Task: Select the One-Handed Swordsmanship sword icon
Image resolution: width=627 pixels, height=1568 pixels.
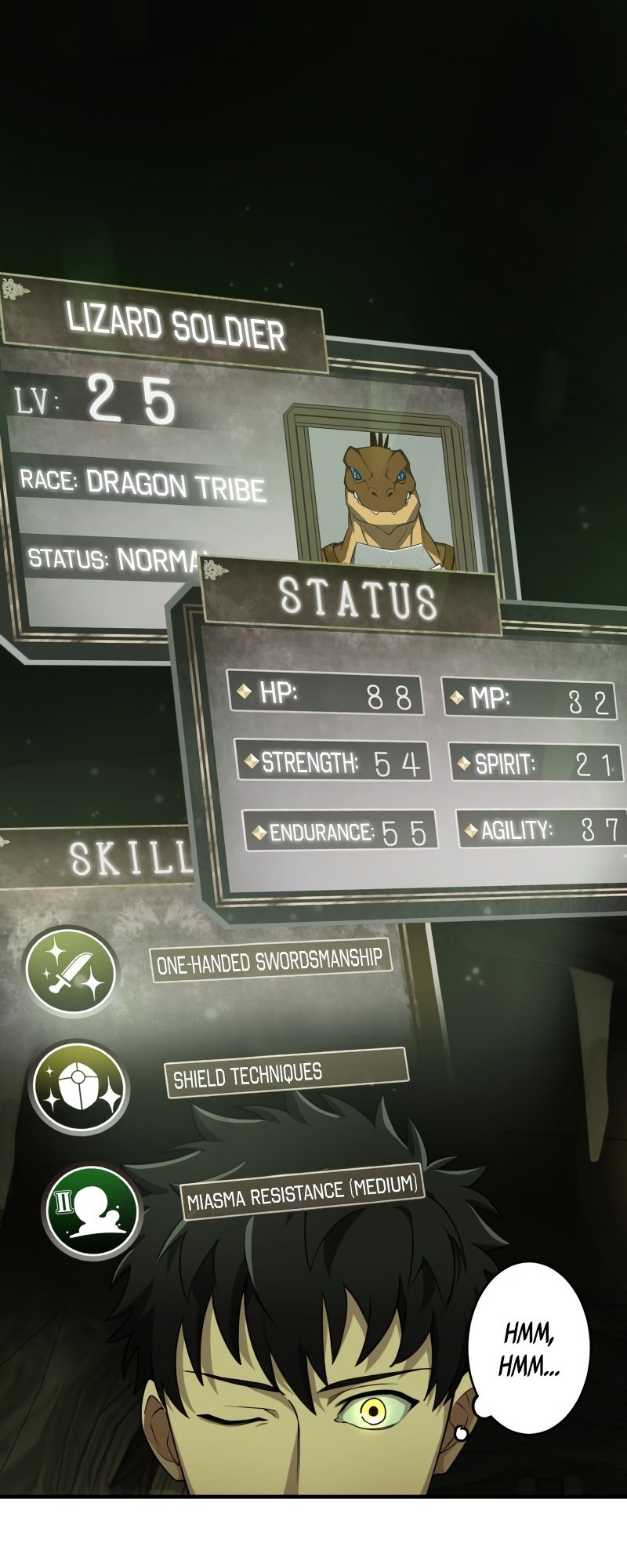Action: point(71,973)
